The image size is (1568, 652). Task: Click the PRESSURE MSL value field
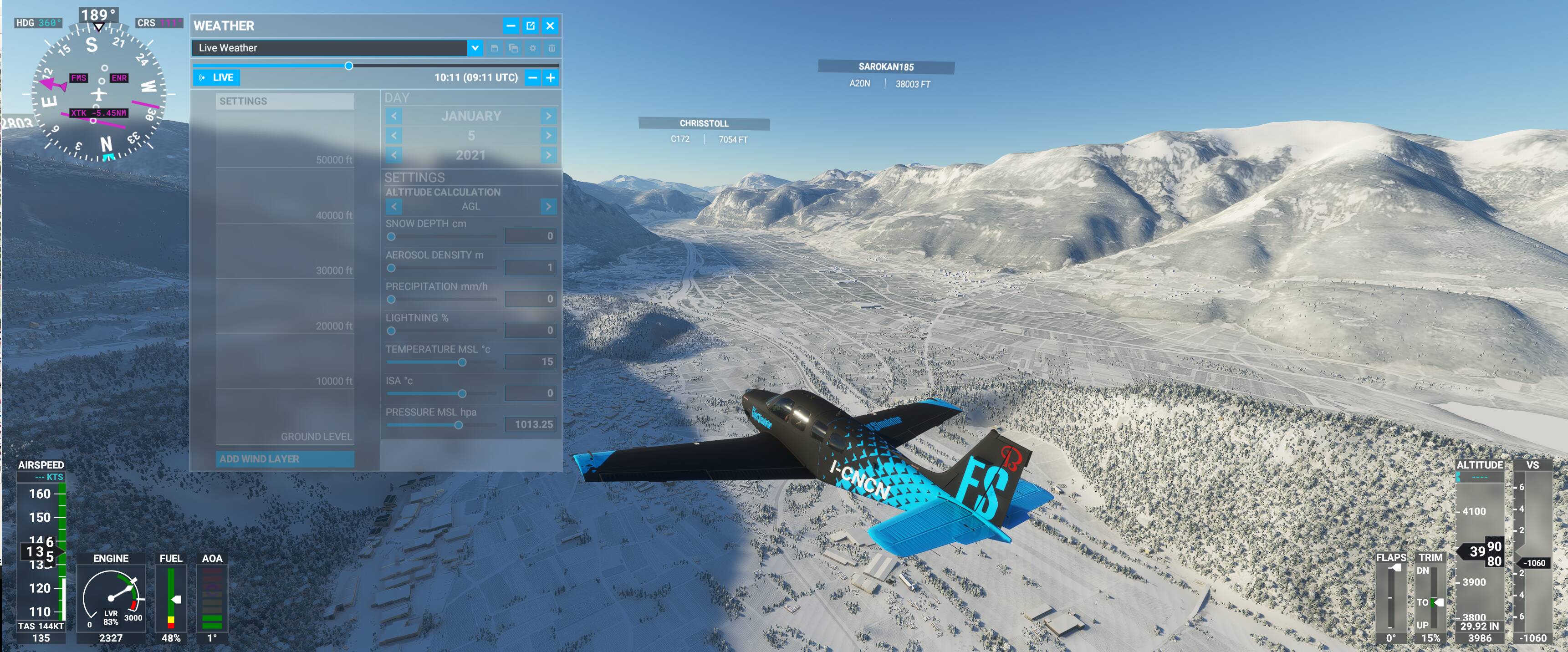530,424
